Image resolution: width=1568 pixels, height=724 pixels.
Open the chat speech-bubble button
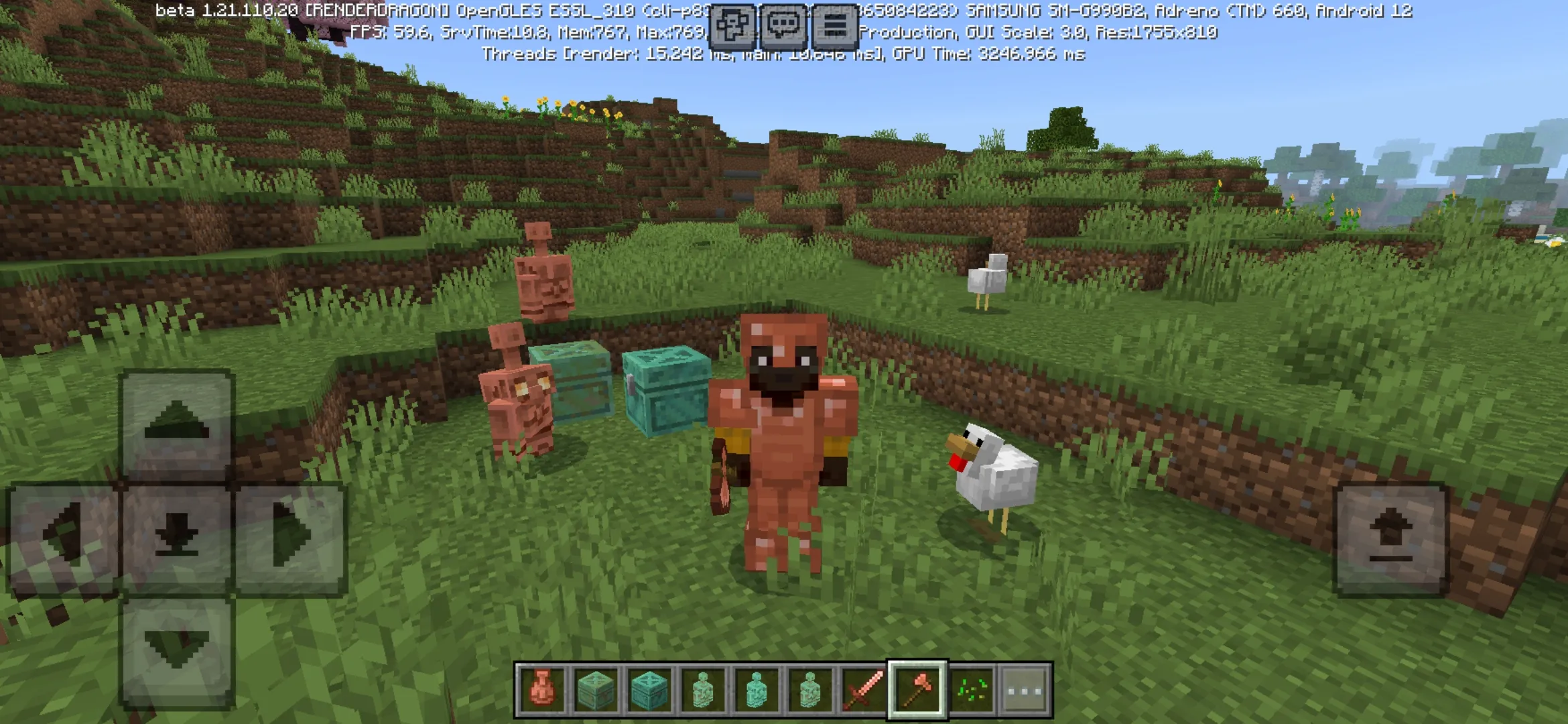click(783, 26)
